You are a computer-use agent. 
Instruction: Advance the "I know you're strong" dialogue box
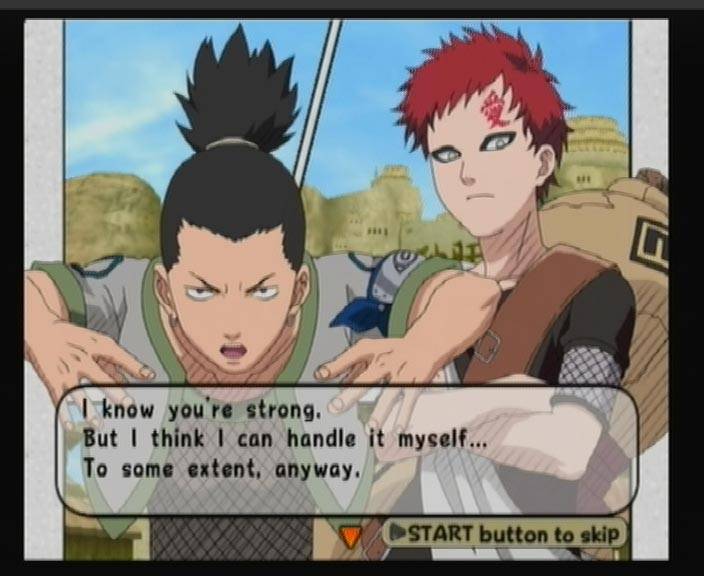click(x=345, y=450)
